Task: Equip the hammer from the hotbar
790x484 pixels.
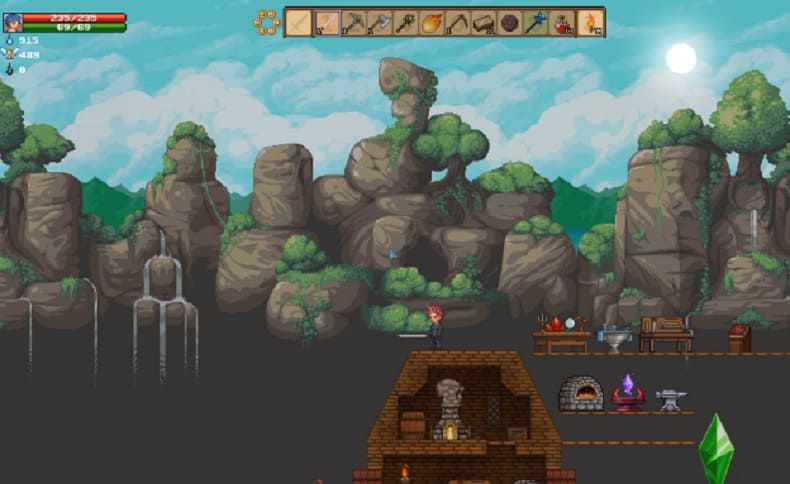Action: [353, 22]
